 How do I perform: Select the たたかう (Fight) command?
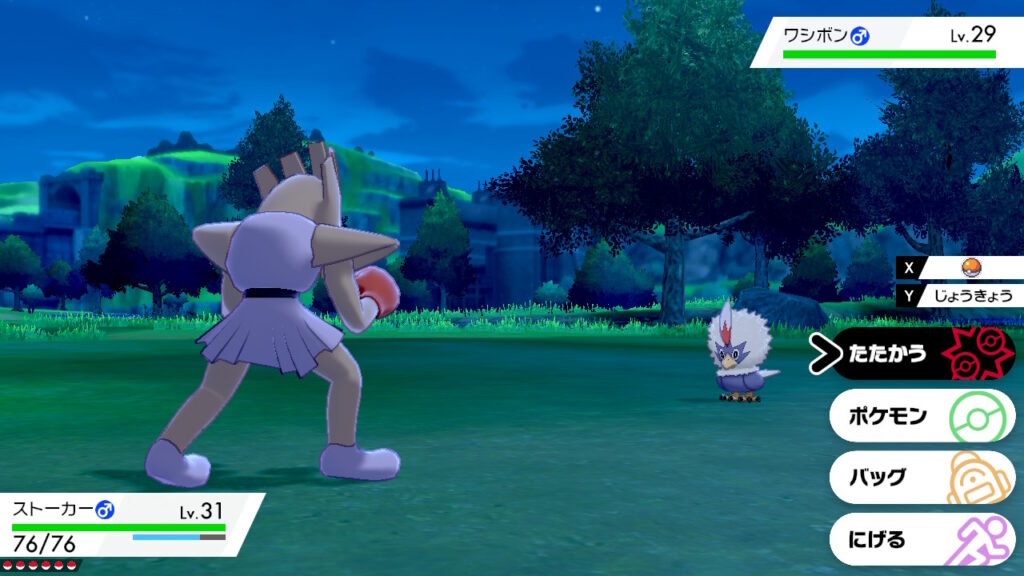920,354
